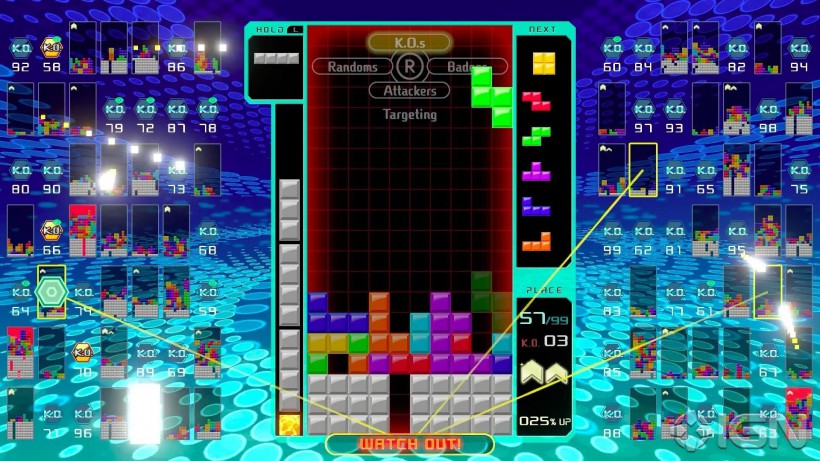The height and width of the screenshot is (461, 820).
Task: Select the K.O.s targeting option
Action: [x=409, y=42]
